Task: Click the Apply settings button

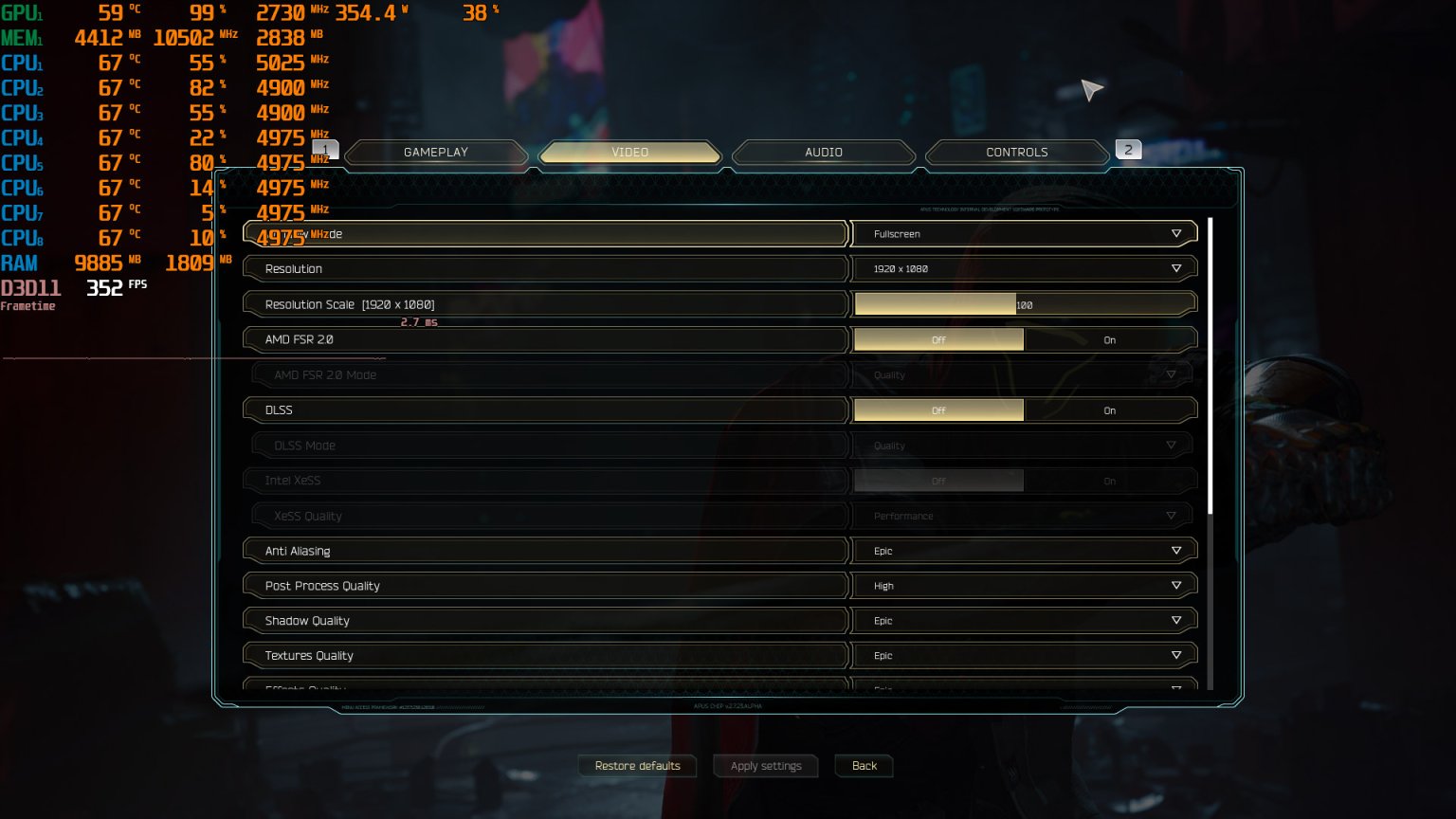Action: point(765,766)
